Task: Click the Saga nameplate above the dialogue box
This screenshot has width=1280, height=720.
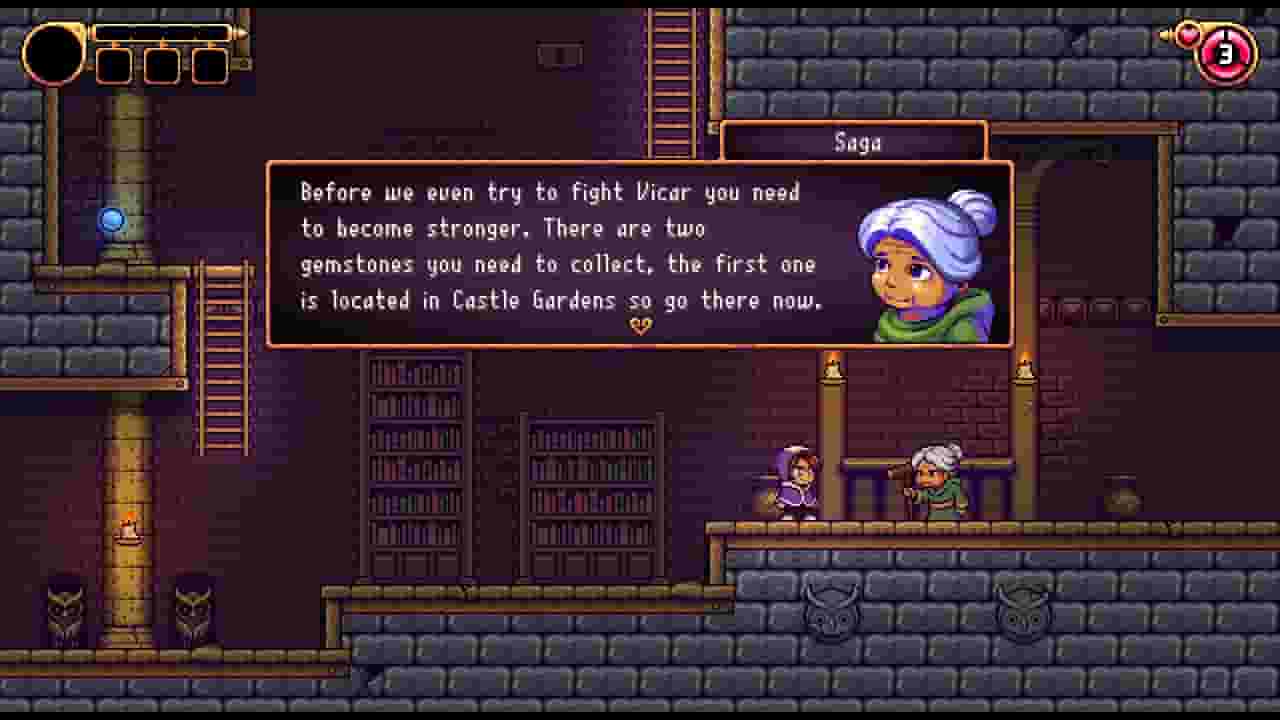Action: coord(855,141)
